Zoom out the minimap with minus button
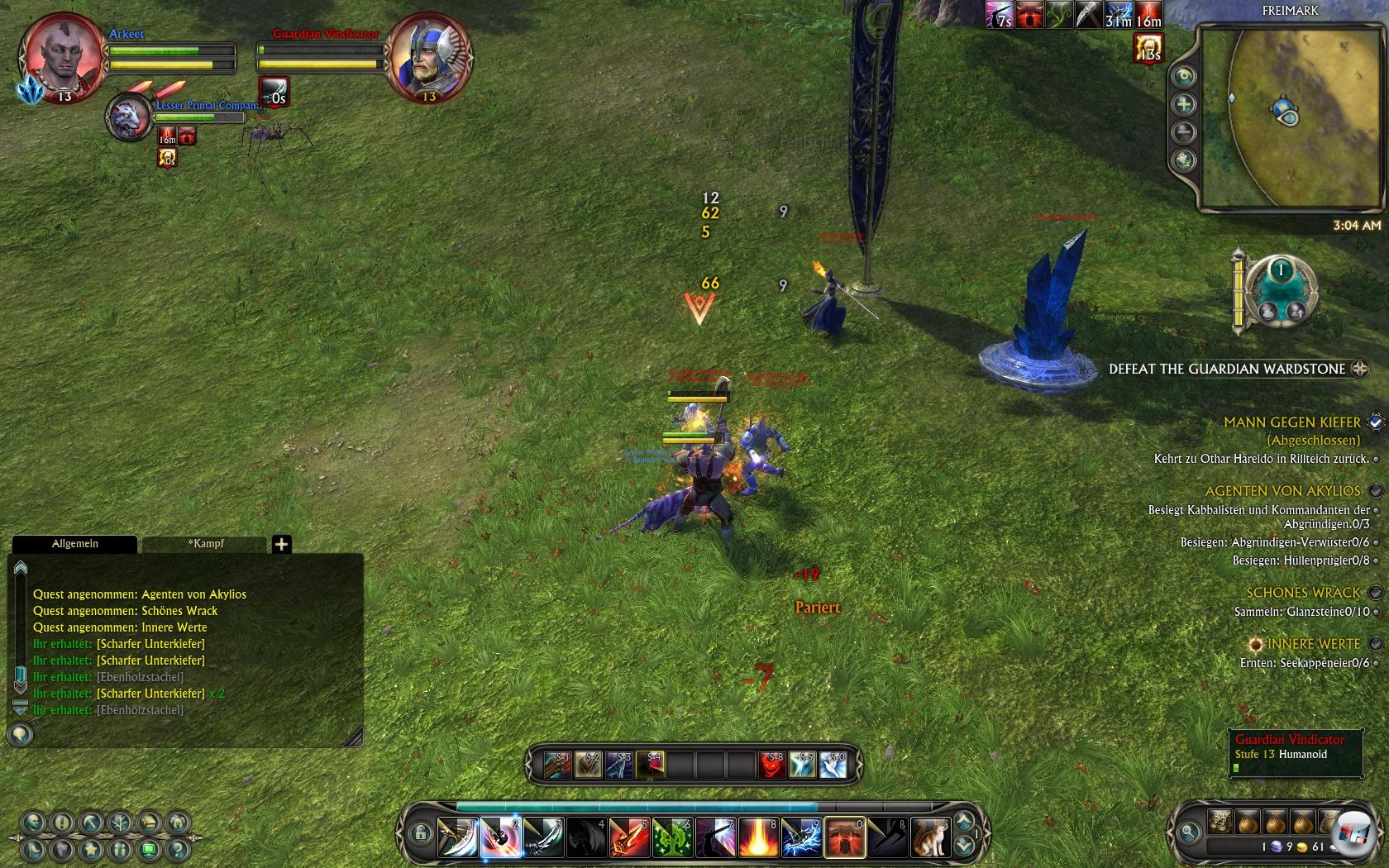1389x868 pixels. [1184, 132]
